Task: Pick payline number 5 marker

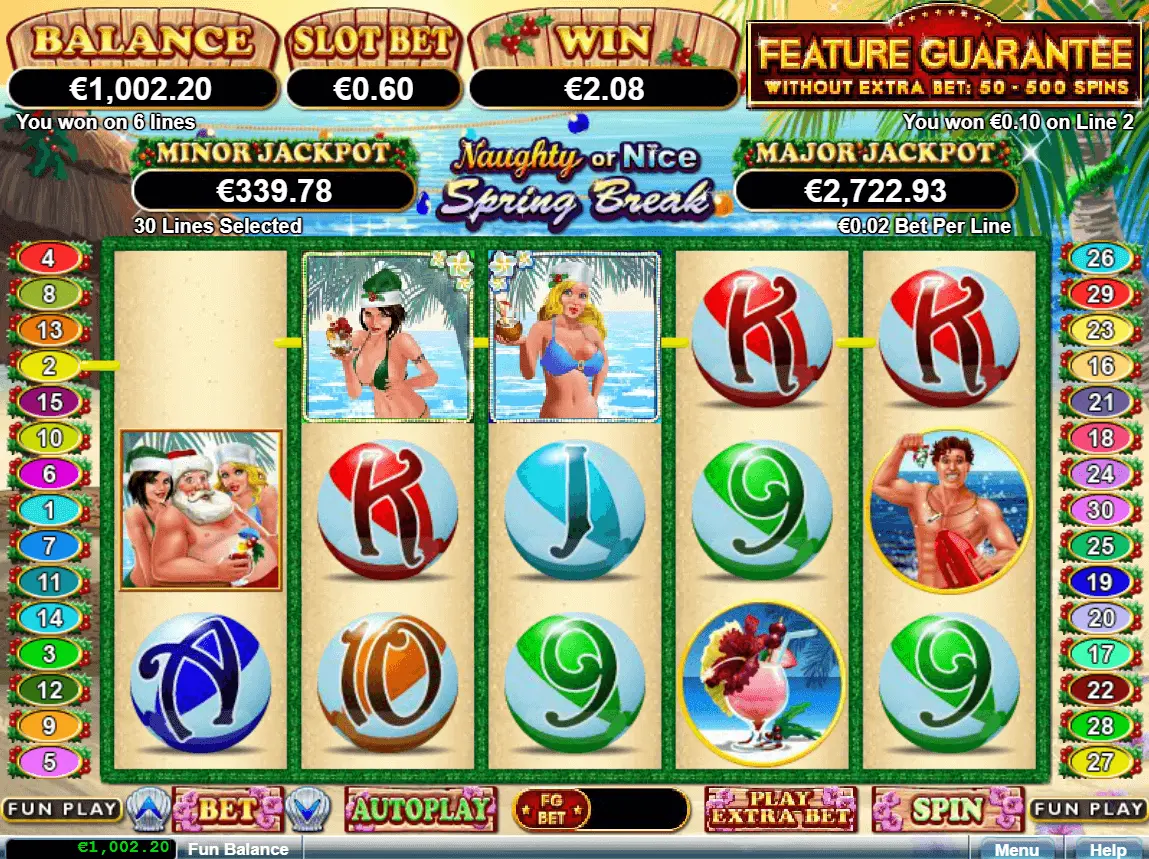Action: [48, 761]
